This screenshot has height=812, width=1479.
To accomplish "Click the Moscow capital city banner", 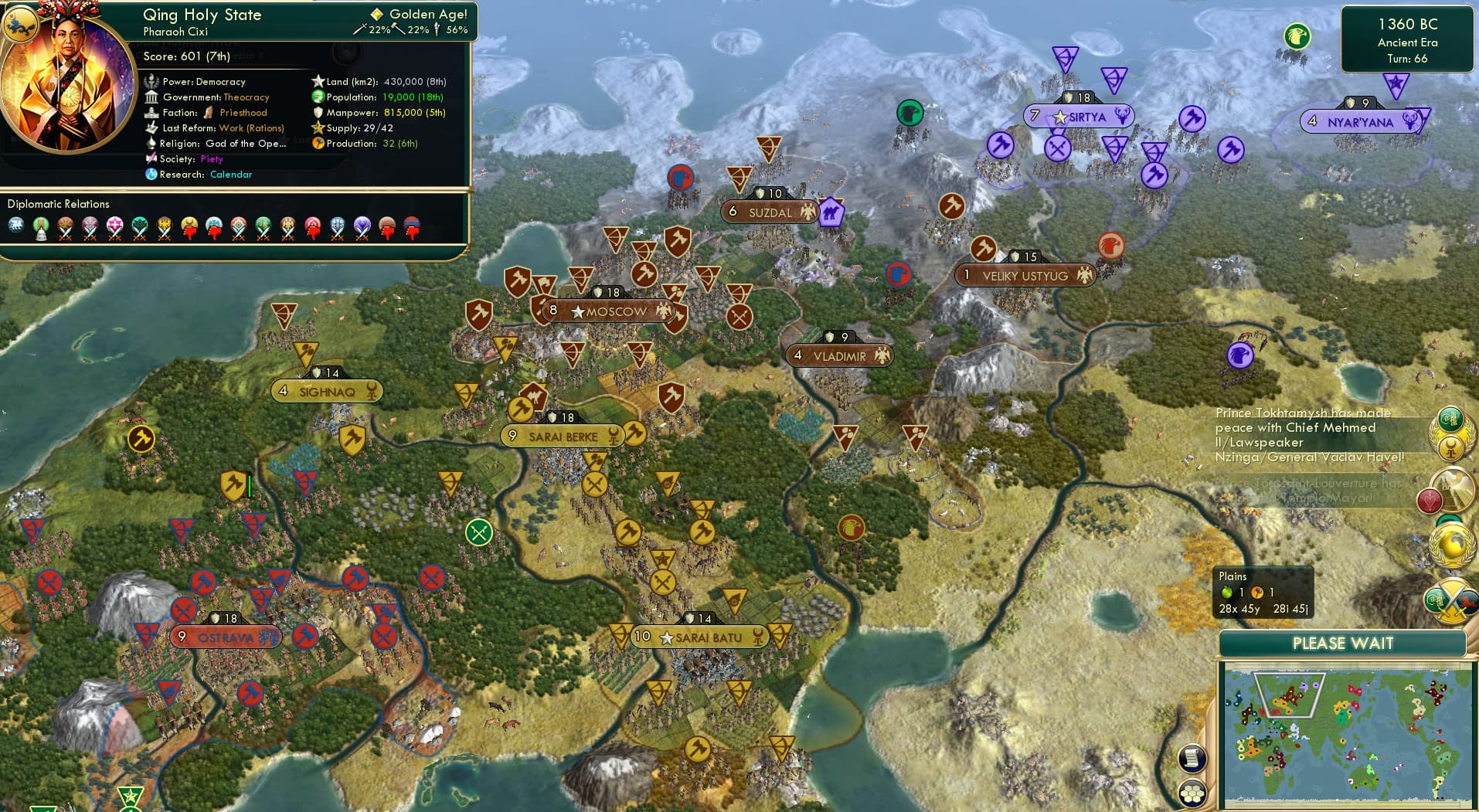I will click(611, 312).
